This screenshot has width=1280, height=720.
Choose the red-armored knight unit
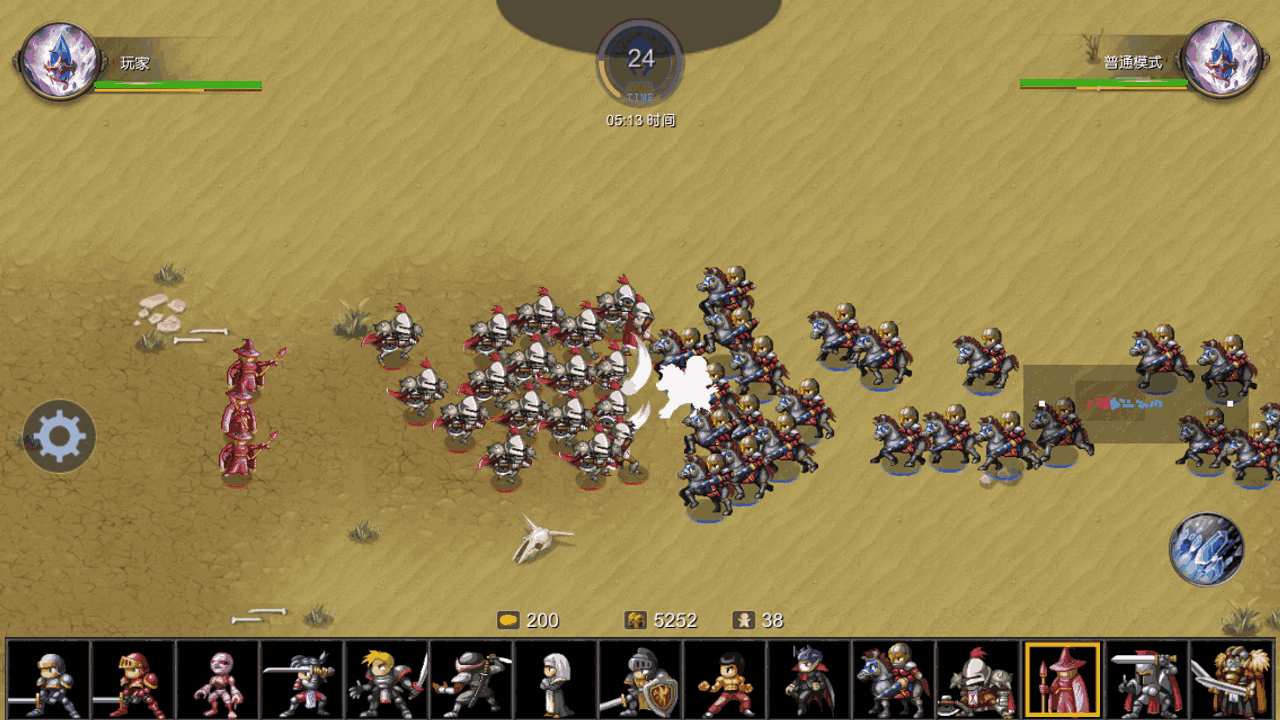point(133,681)
